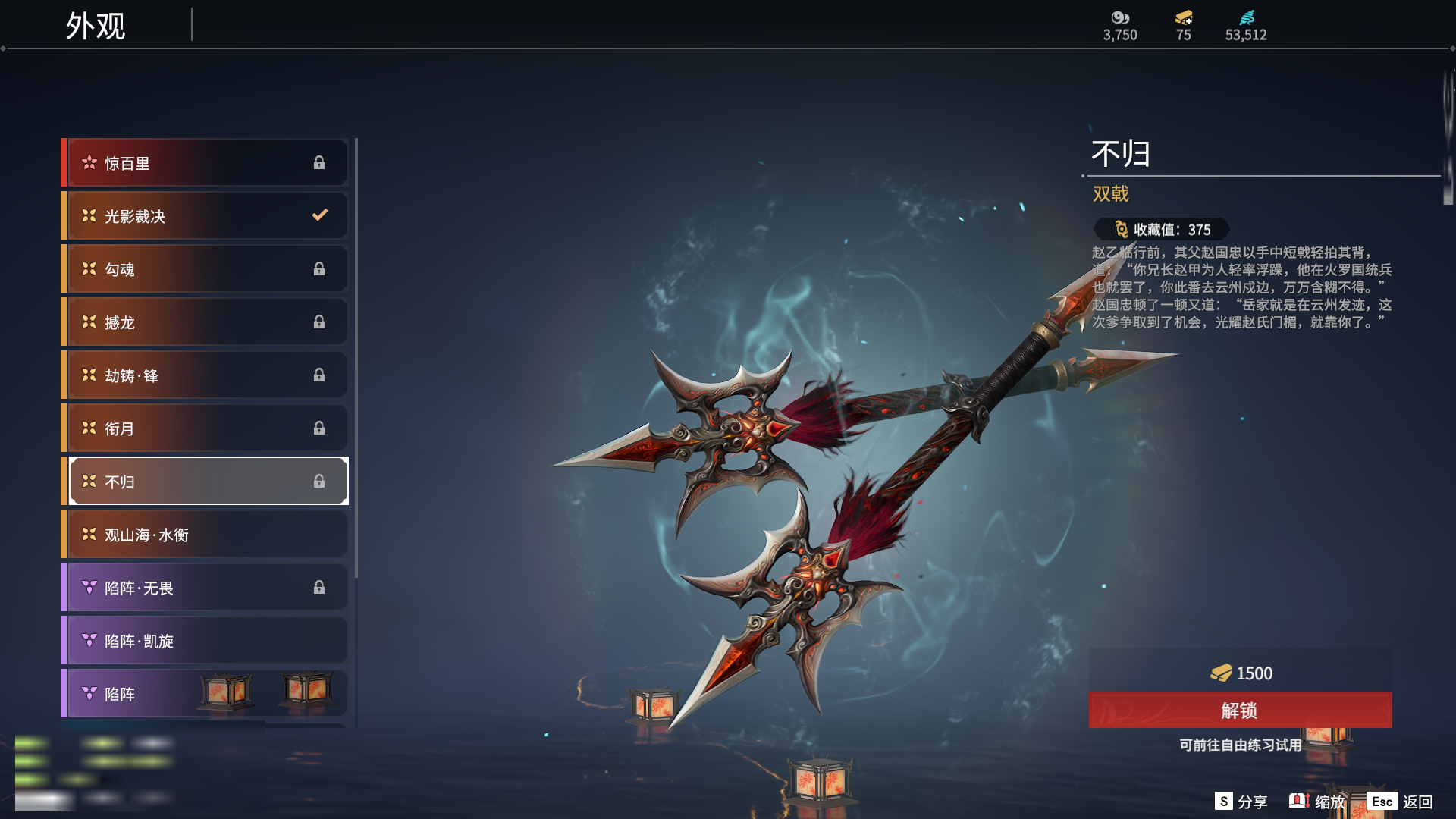Click the 分享 share button
1456x819 pixels.
point(1241,802)
